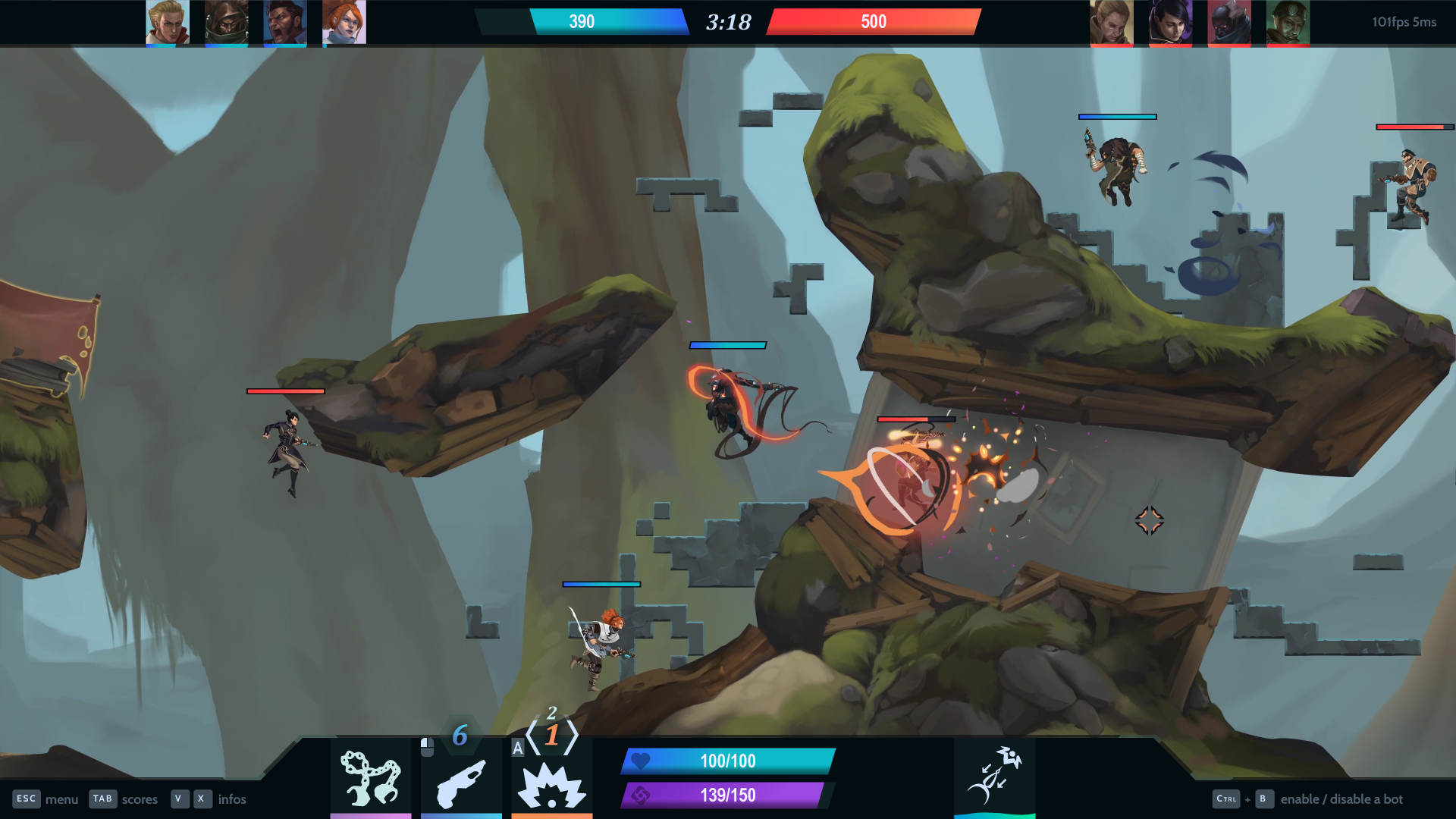Select the red-haired woman portrait
The height and width of the screenshot is (819, 1456).
pyautogui.click(x=344, y=22)
